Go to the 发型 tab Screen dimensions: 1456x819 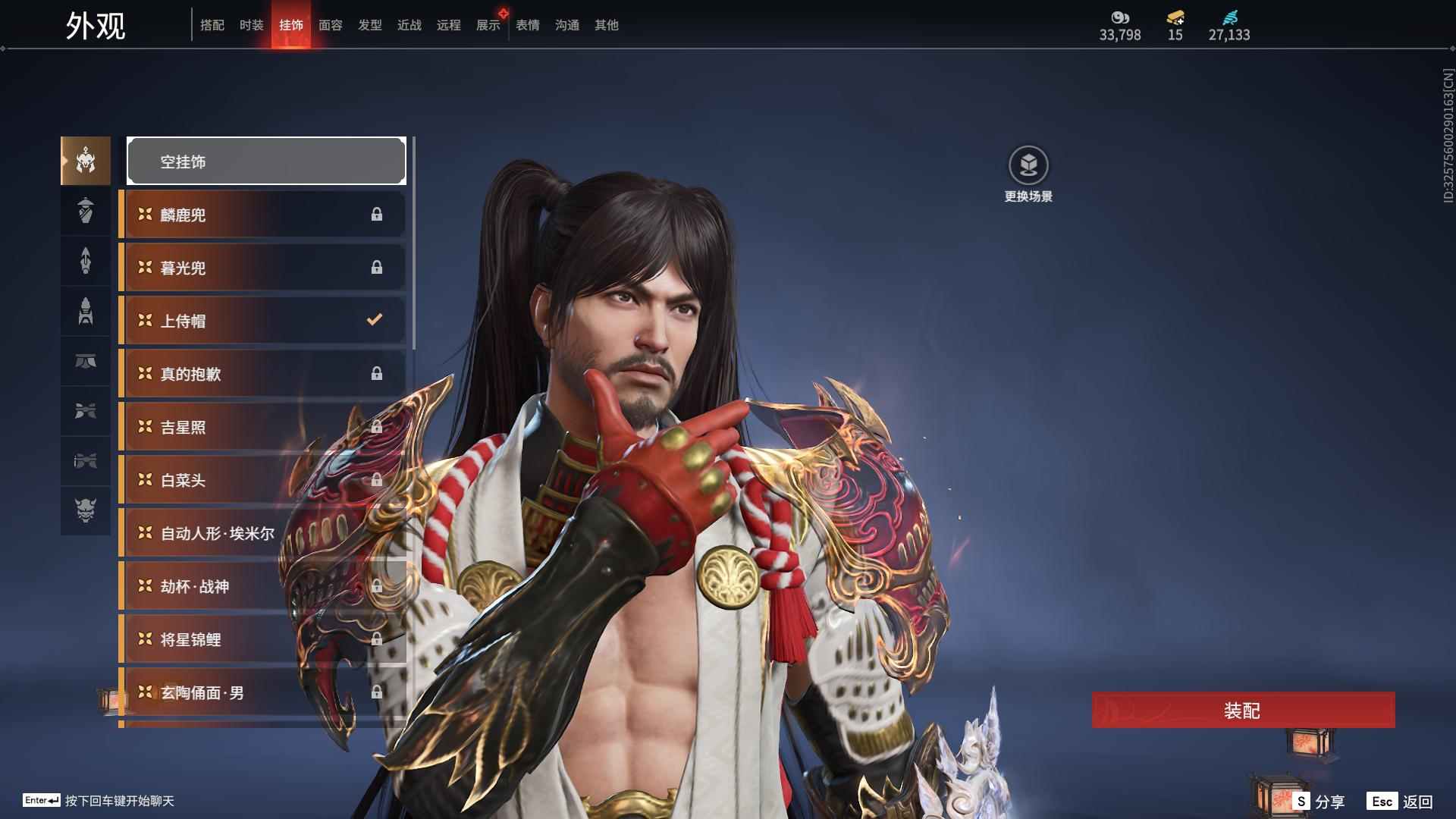click(370, 25)
